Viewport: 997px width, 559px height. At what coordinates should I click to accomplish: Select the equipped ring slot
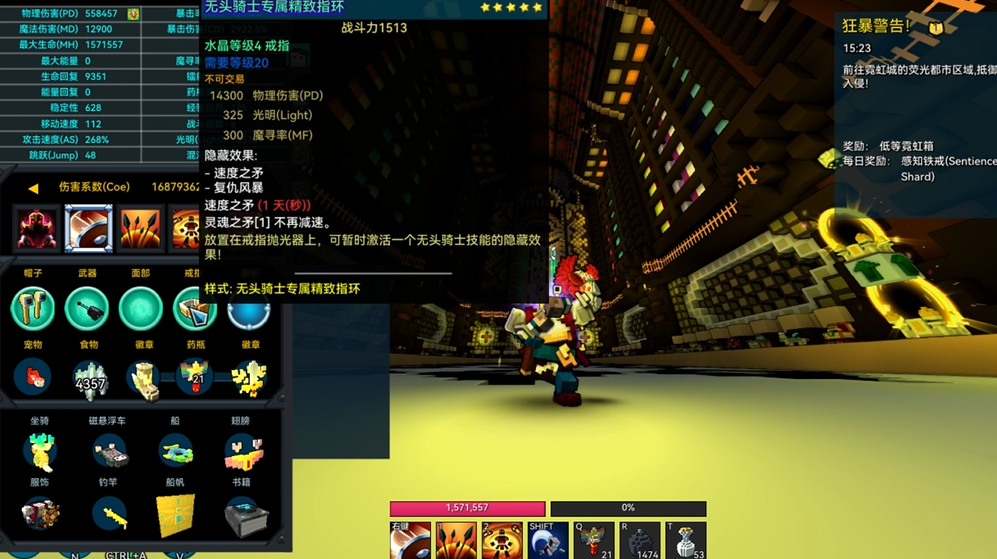click(192, 308)
